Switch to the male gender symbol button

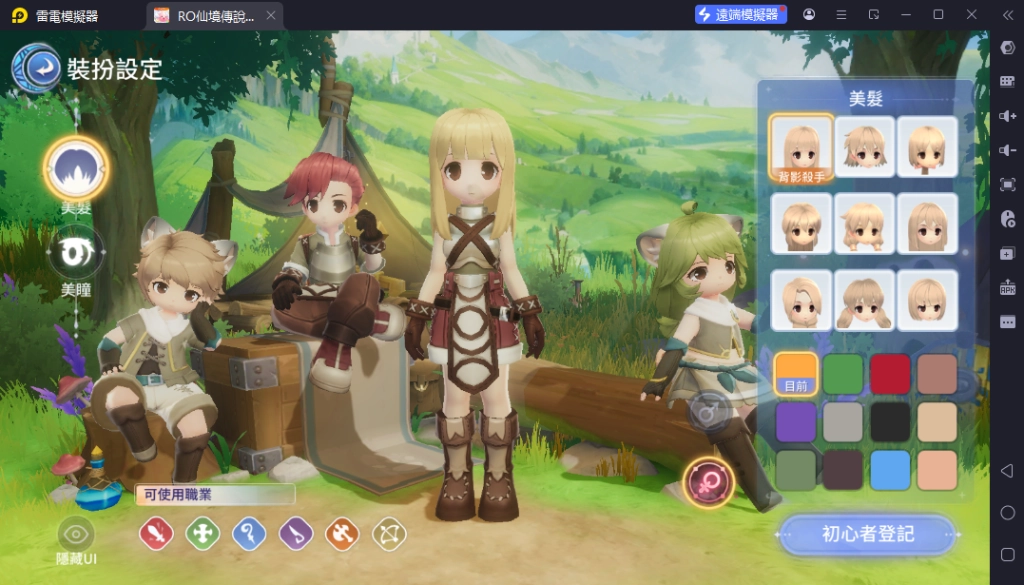tap(708, 411)
